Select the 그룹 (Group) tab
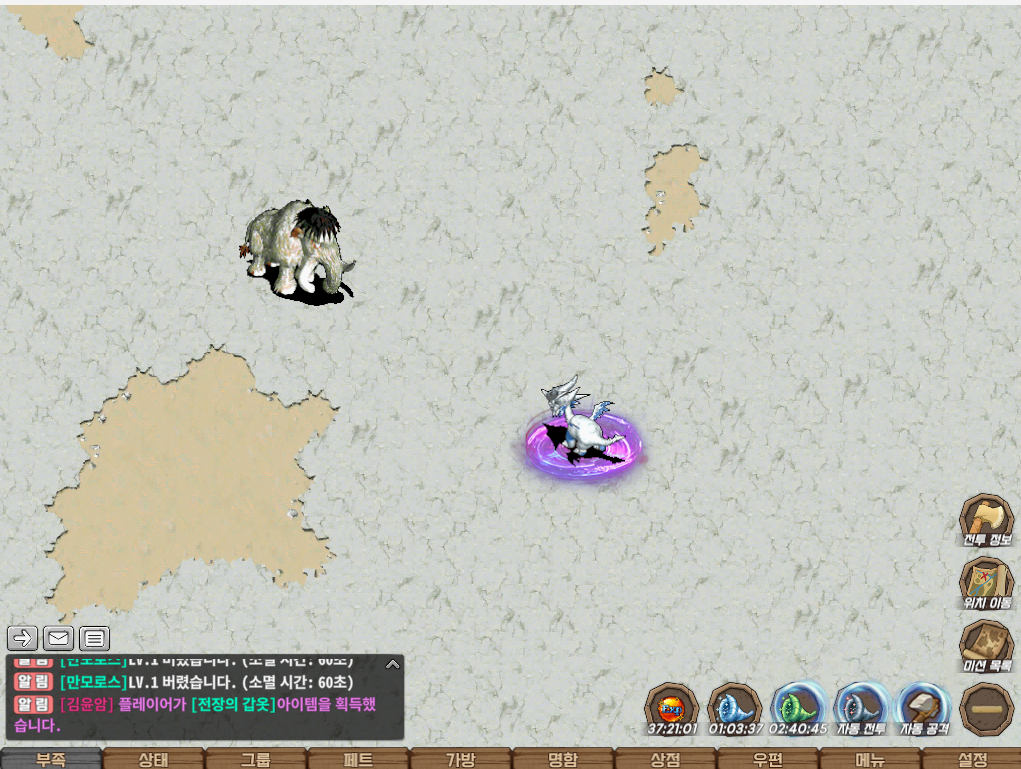 255,759
